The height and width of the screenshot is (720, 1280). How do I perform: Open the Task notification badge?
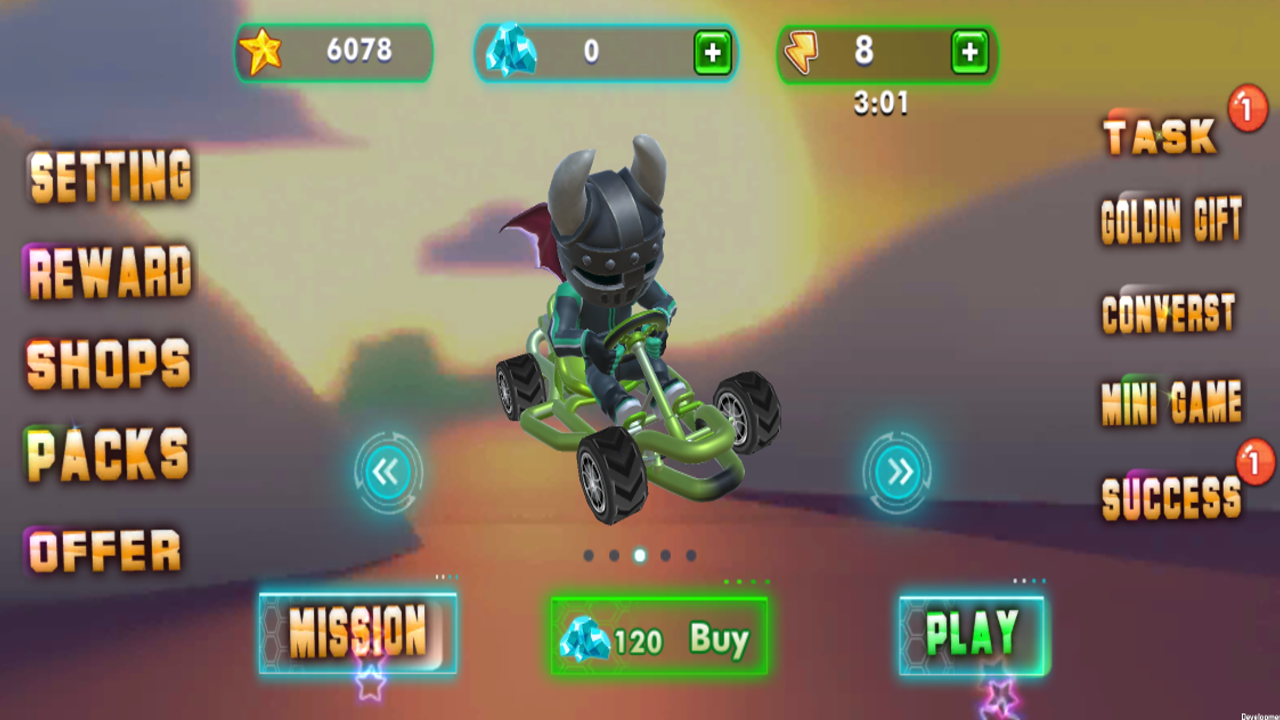click(1246, 109)
